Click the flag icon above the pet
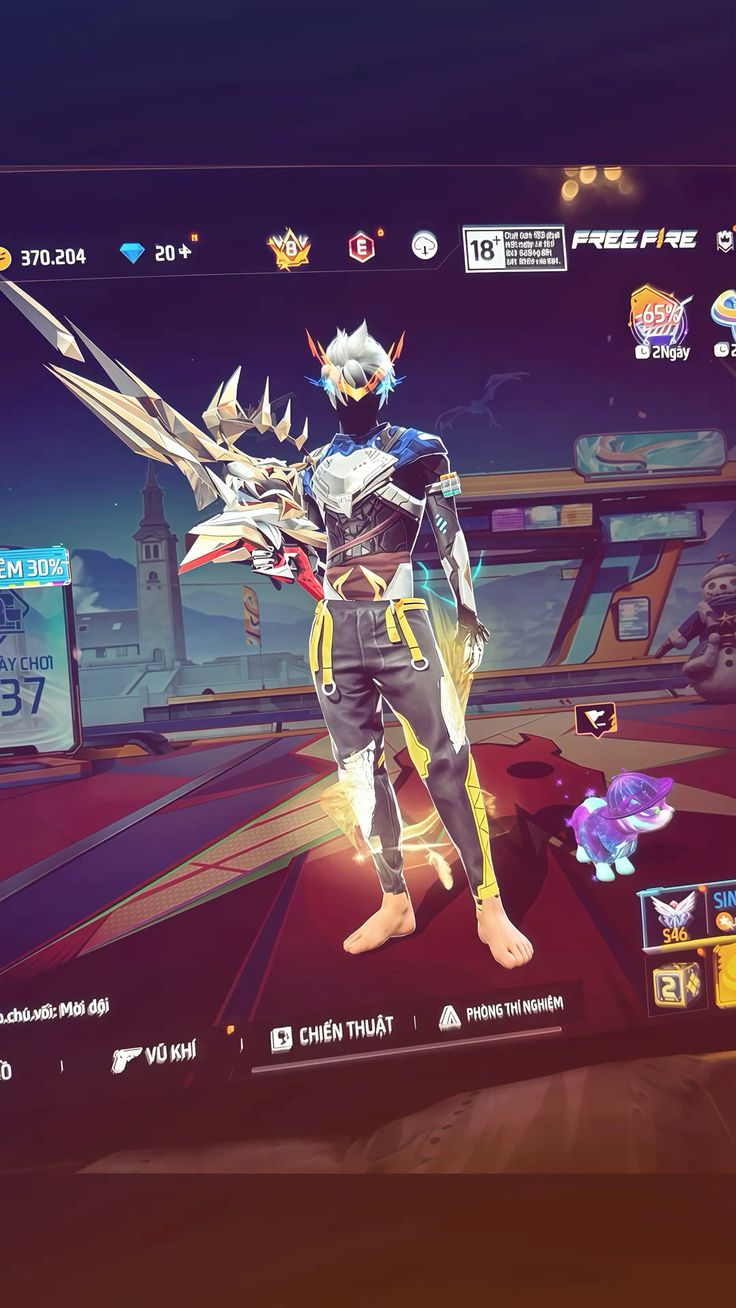 595,718
